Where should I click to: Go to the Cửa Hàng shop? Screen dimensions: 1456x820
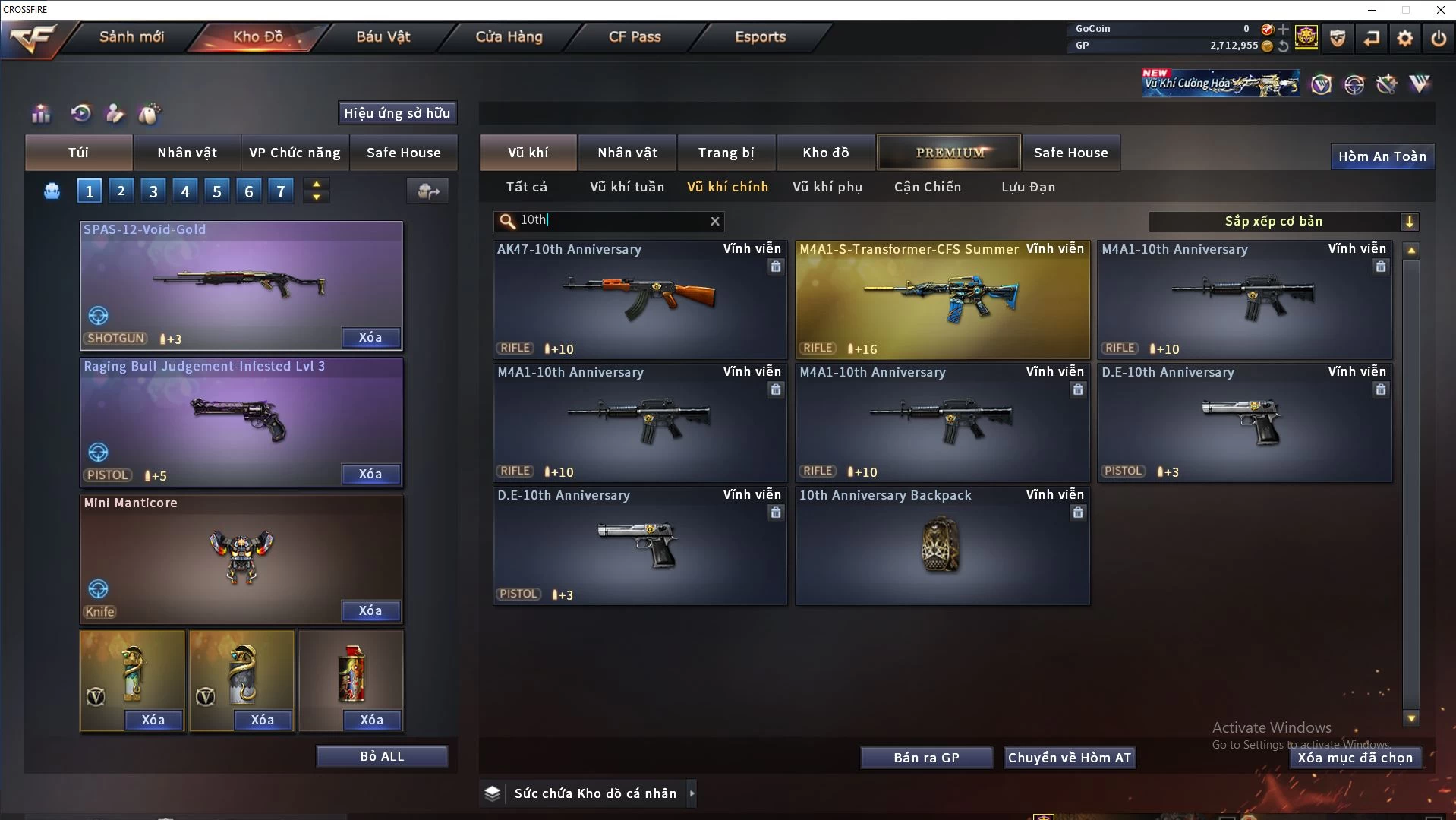[509, 36]
